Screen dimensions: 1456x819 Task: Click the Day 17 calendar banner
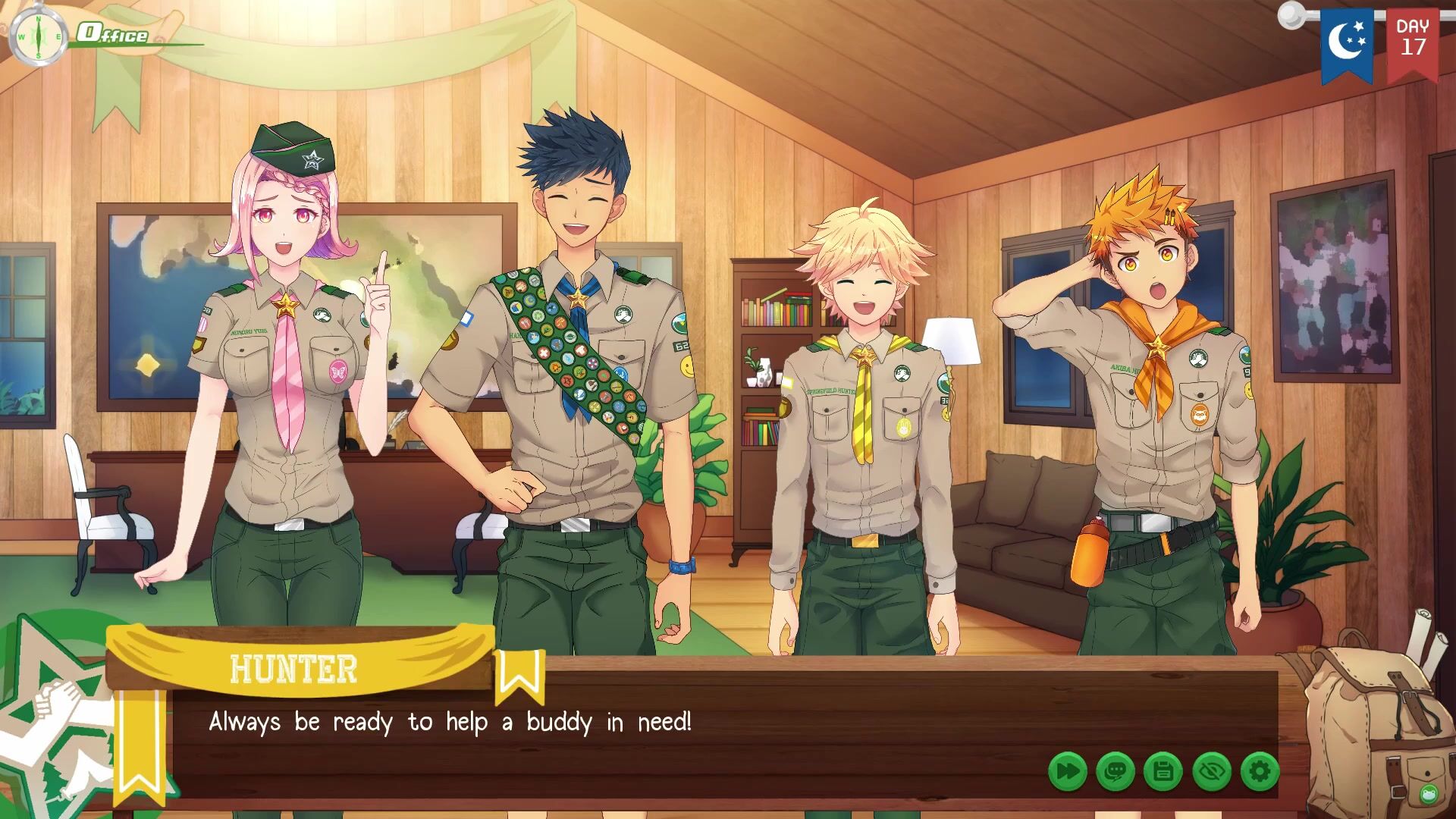(x=1413, y=42)
